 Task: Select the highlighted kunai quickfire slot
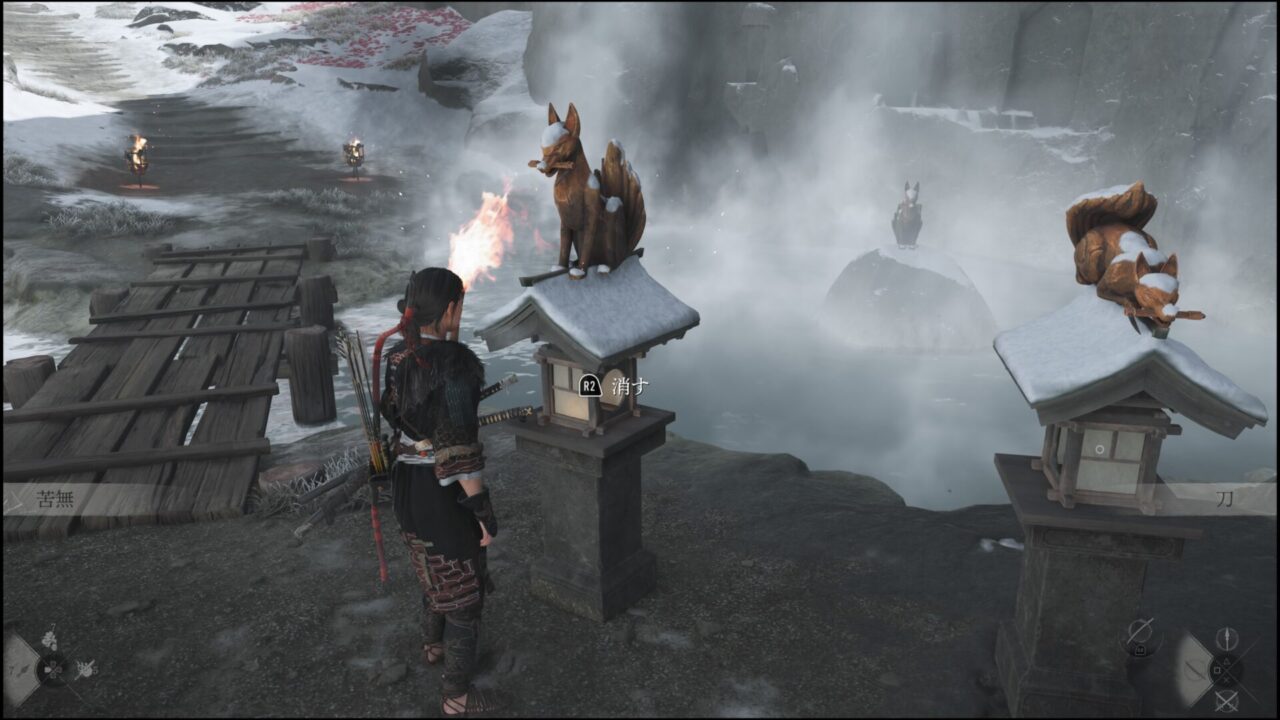(20, 669)
